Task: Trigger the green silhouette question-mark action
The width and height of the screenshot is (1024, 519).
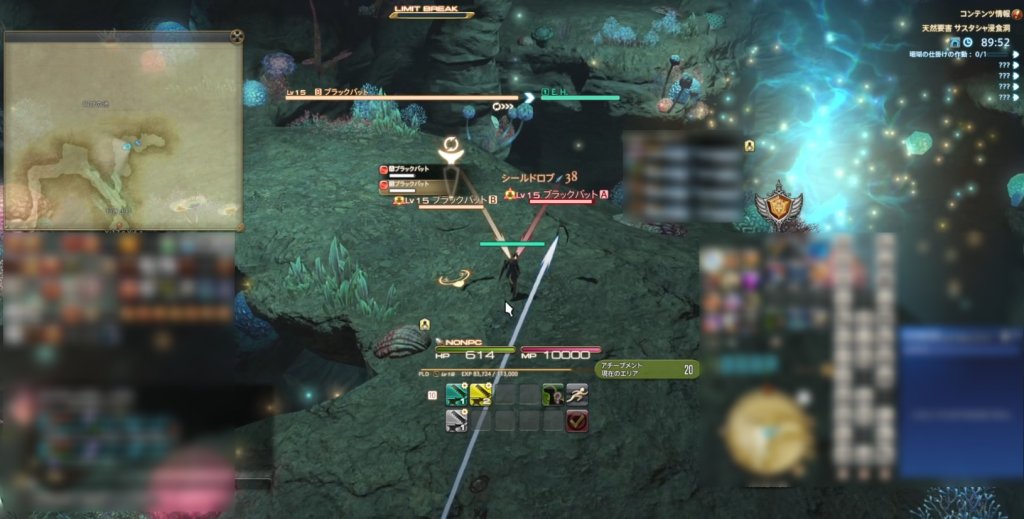Action: point(553,395)
